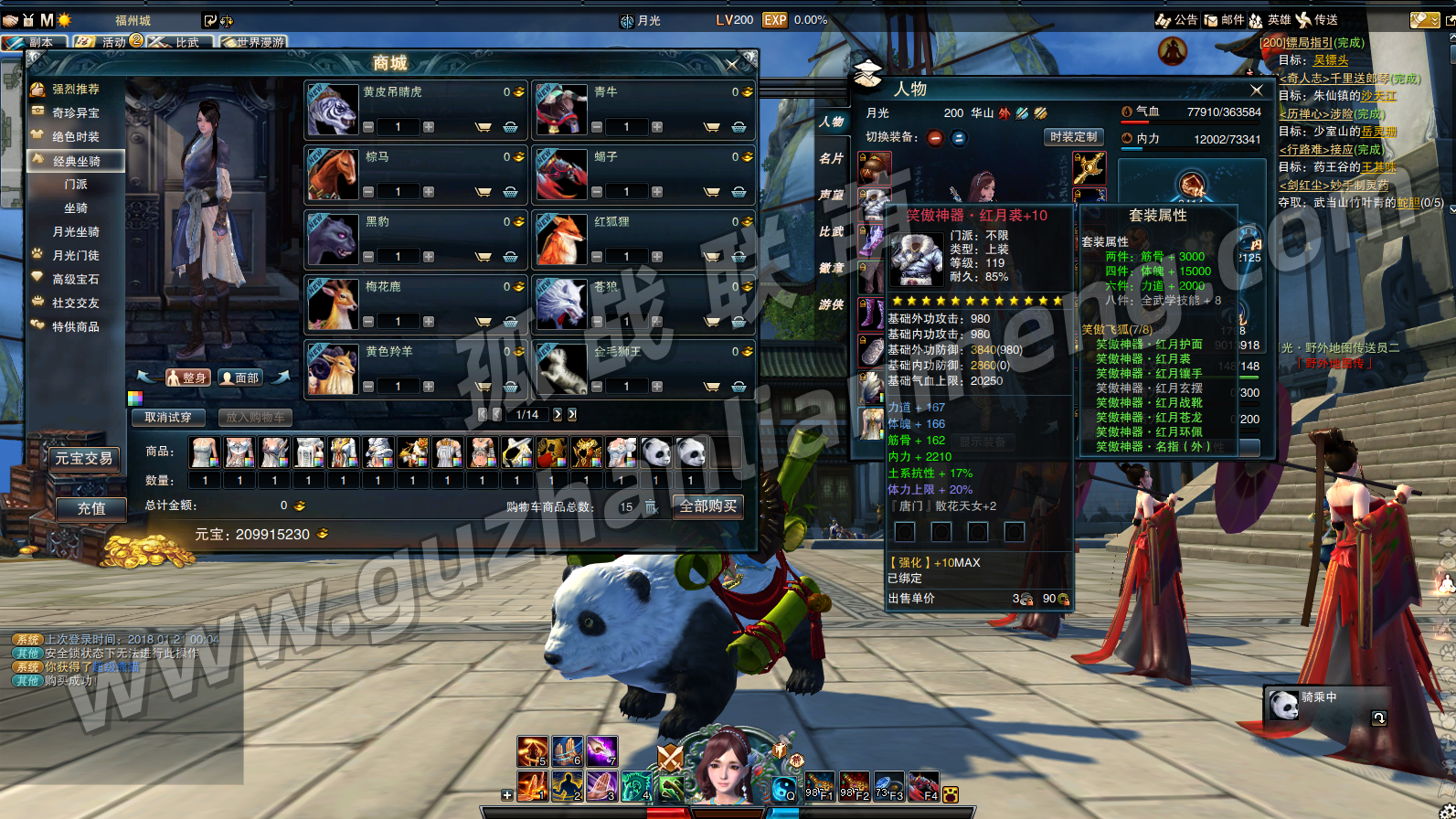
Task: Select the 强烈推荐 shop category
Action: pyautogui.click(x=75, y=90)
